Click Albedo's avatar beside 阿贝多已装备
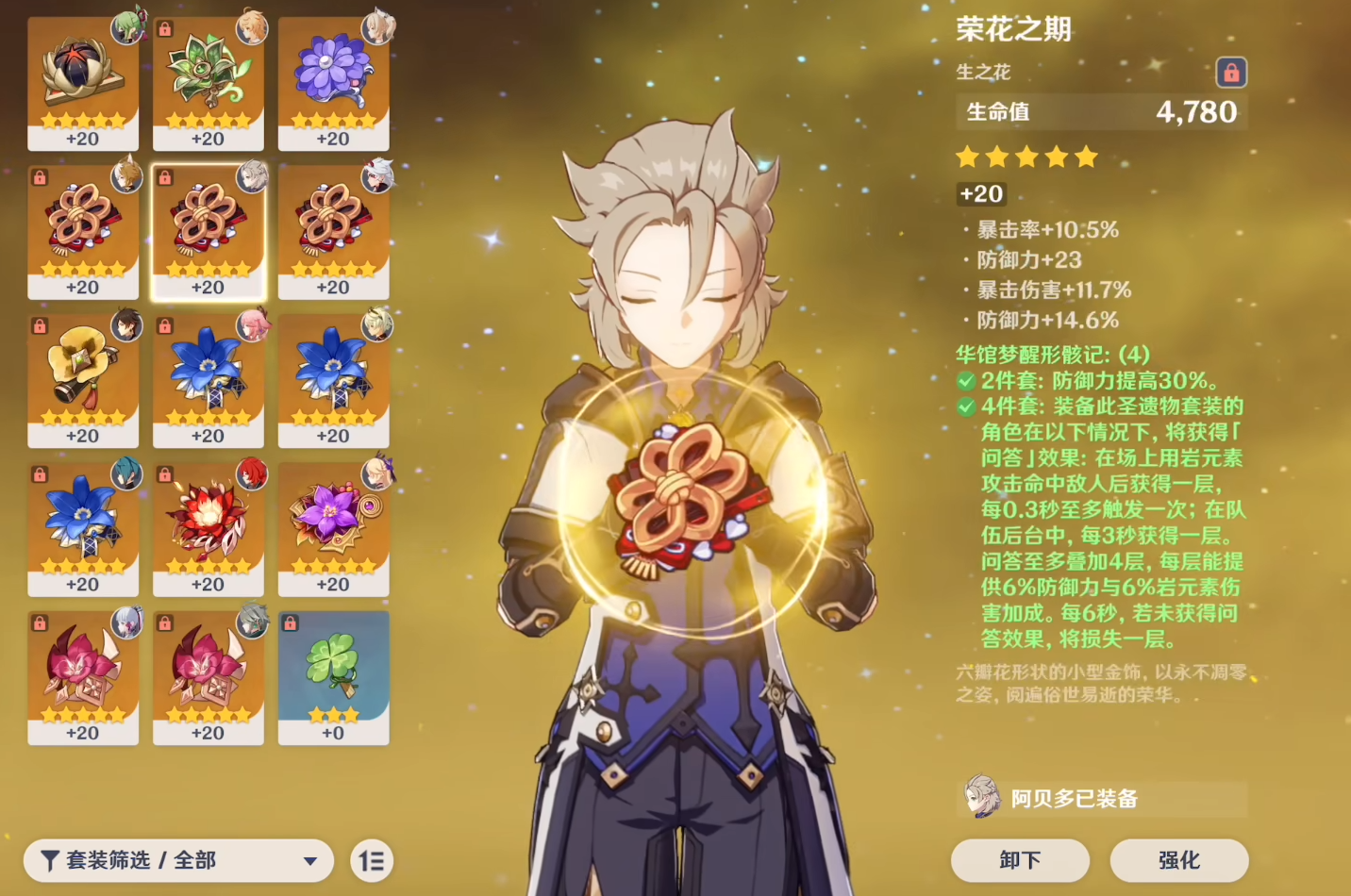 [x=984, y=798]
